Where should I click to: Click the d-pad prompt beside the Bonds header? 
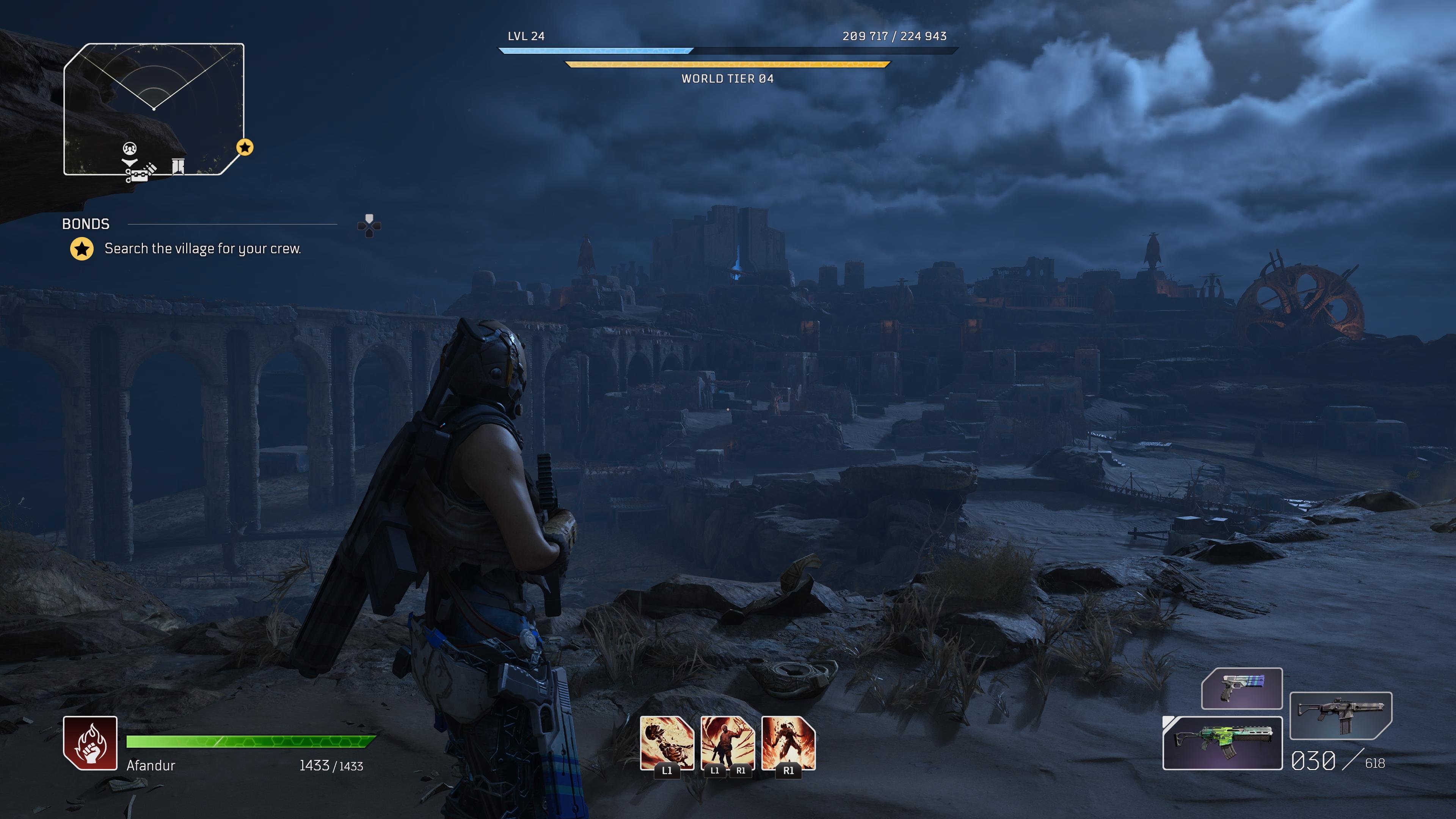(x=370, y=225)
